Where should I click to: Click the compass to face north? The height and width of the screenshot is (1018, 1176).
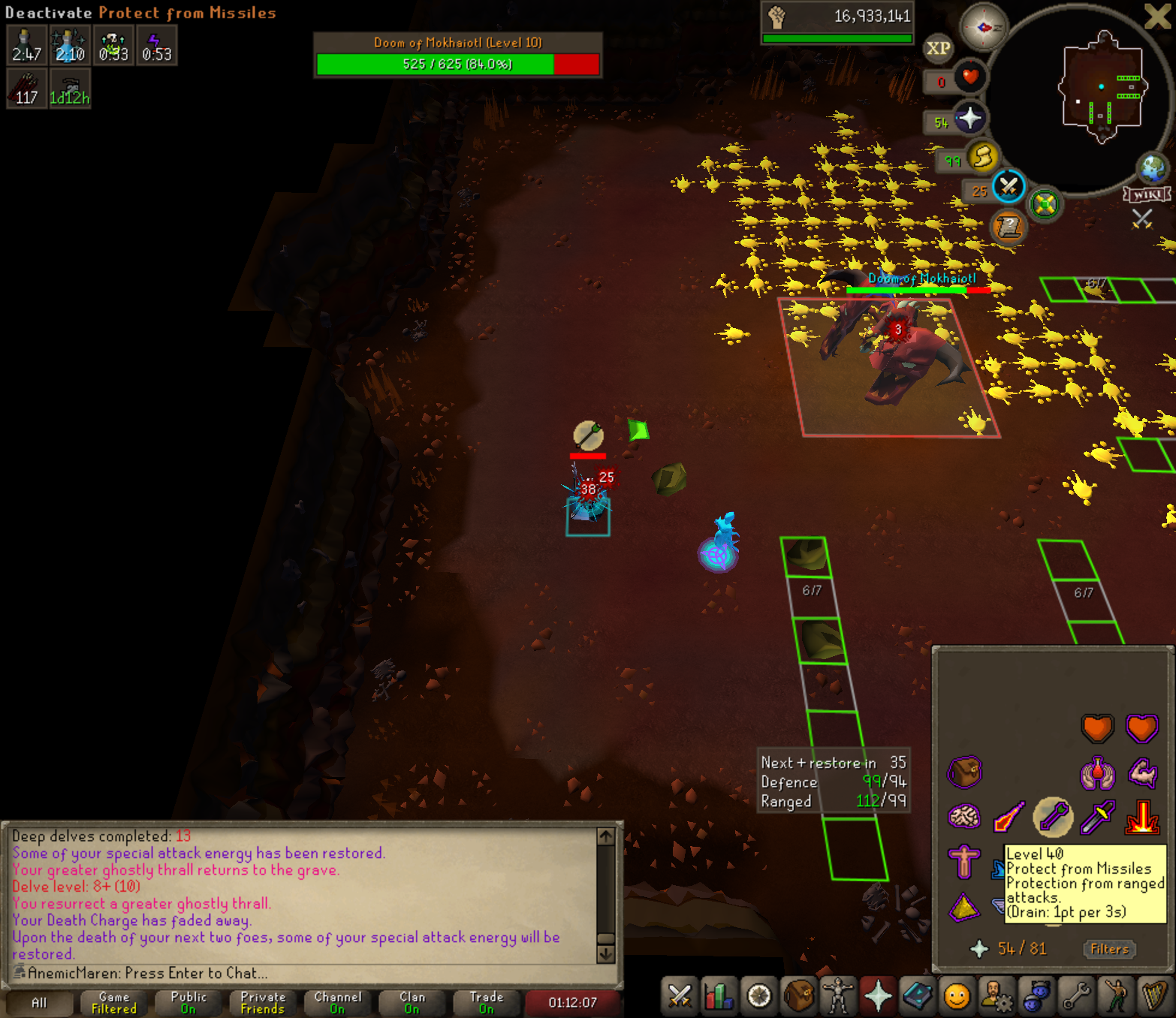tap(984, 27)
